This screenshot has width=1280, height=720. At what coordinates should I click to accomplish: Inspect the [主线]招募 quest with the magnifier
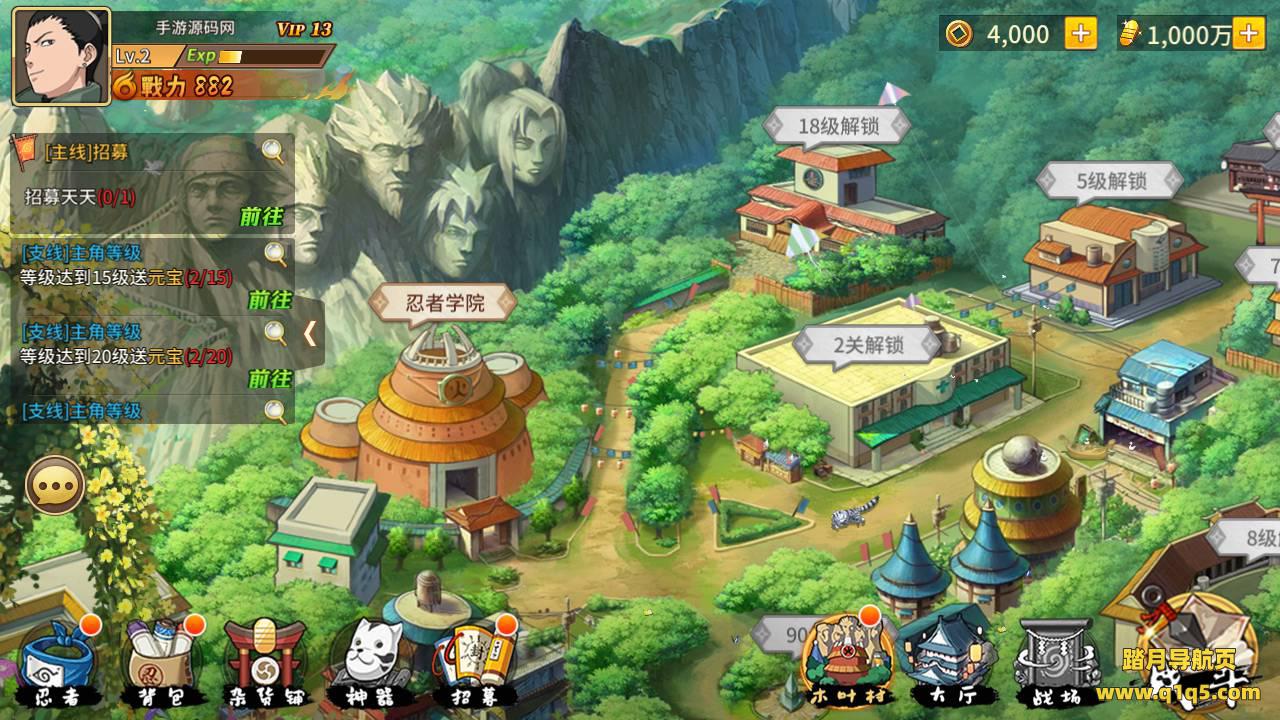click(272, 151)
